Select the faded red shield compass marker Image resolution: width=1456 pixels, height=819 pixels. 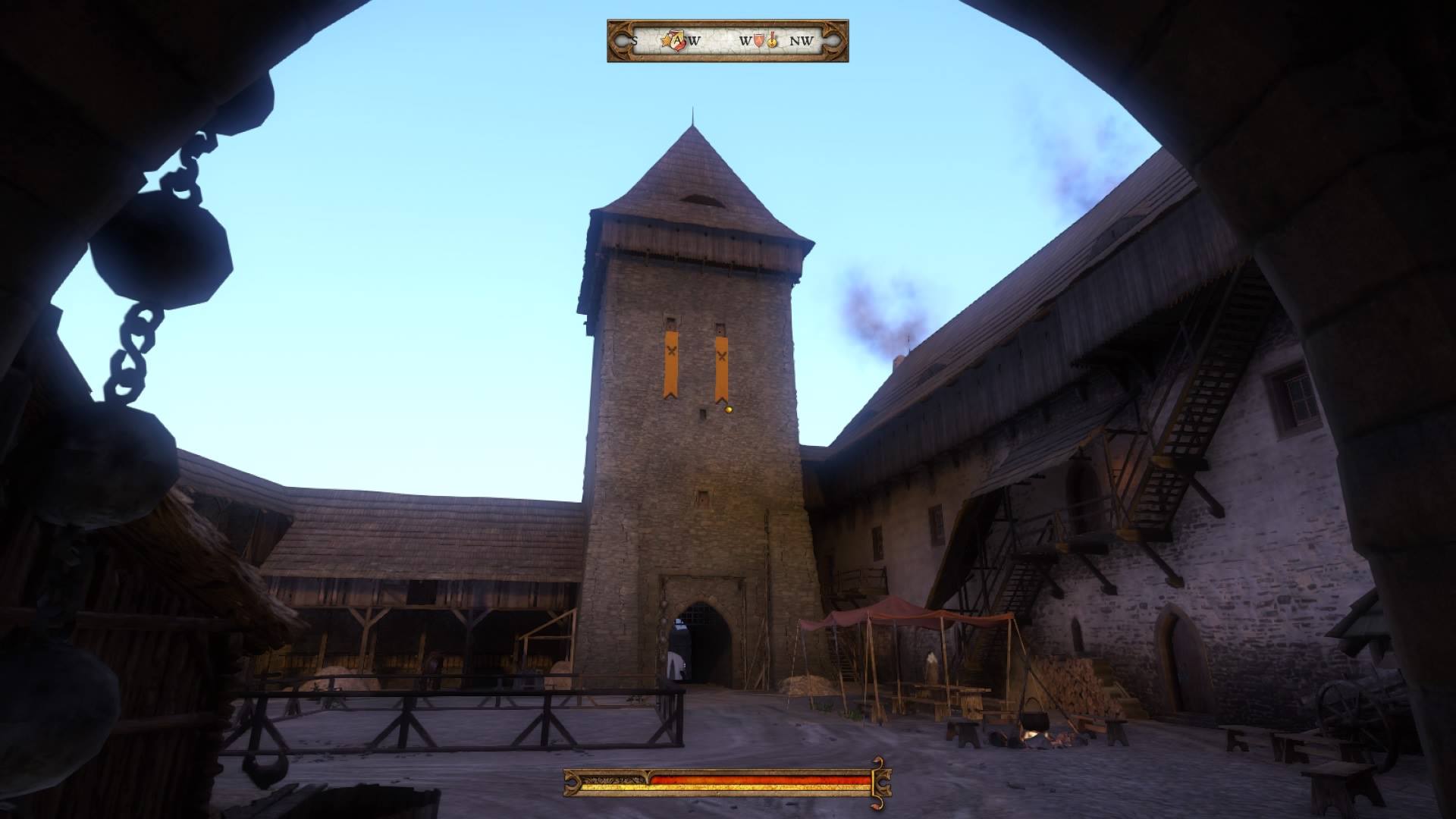760,40
